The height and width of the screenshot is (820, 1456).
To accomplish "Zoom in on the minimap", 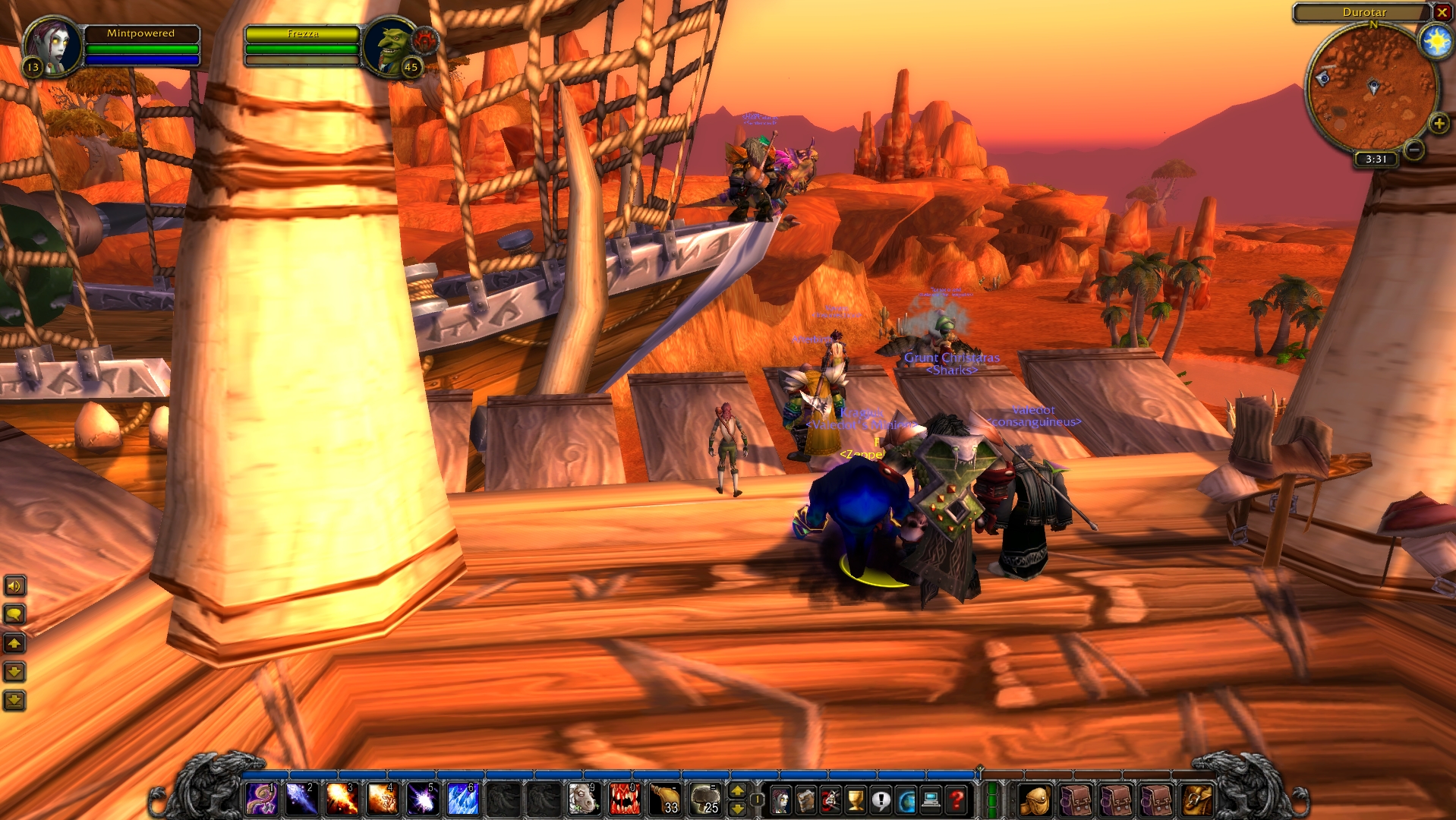I will tap(1439, 123).
